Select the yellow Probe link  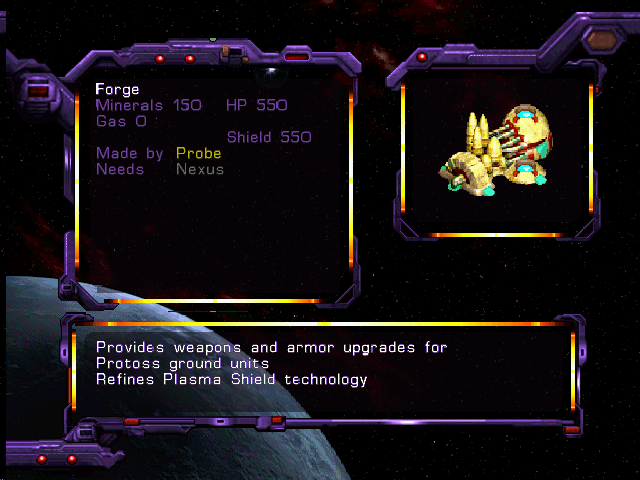pyautogui.click(x=198, y=154)
